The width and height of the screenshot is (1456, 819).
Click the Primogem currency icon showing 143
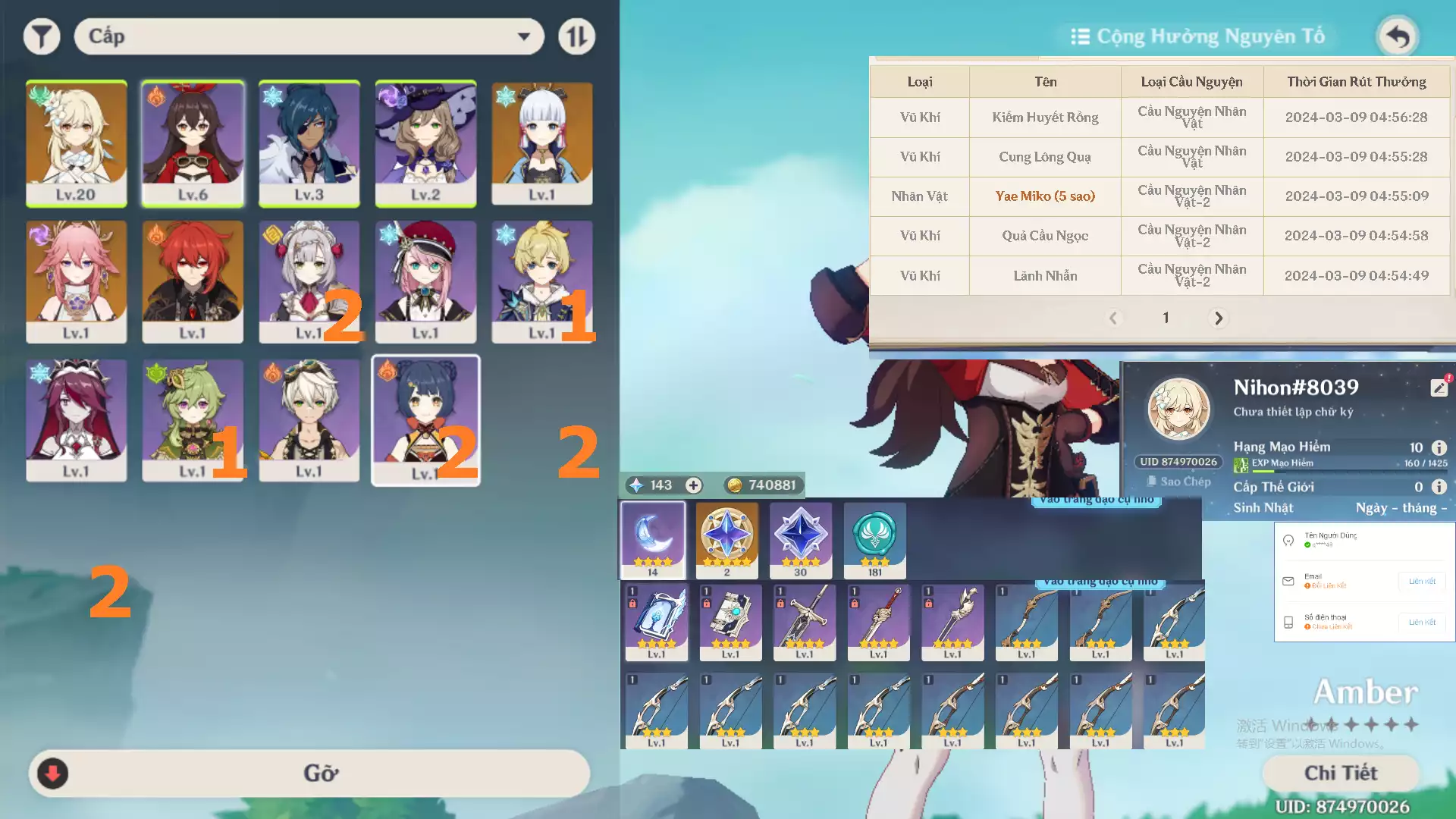coord(635,485)
